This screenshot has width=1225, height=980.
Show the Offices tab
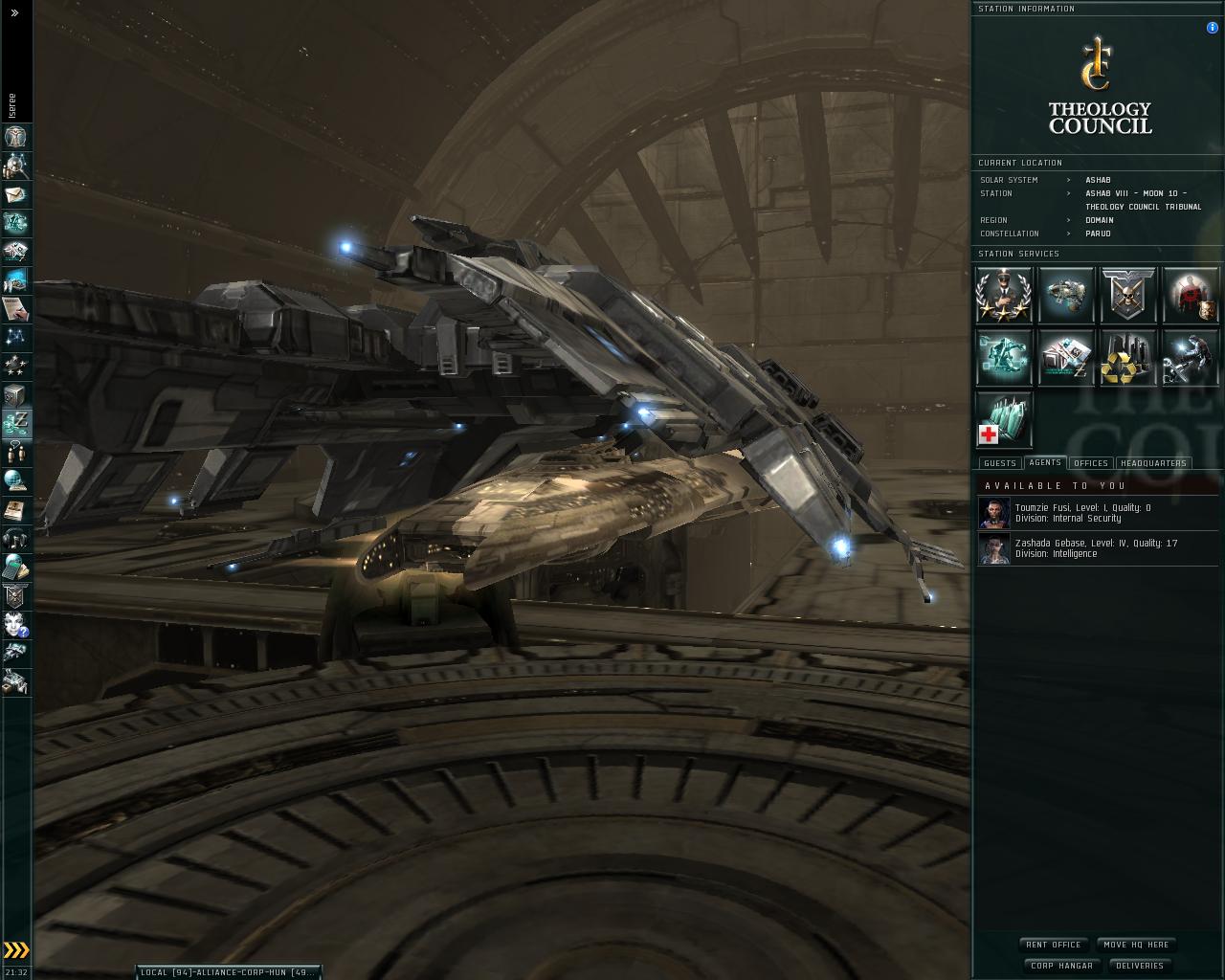(x=1091, y=463)
